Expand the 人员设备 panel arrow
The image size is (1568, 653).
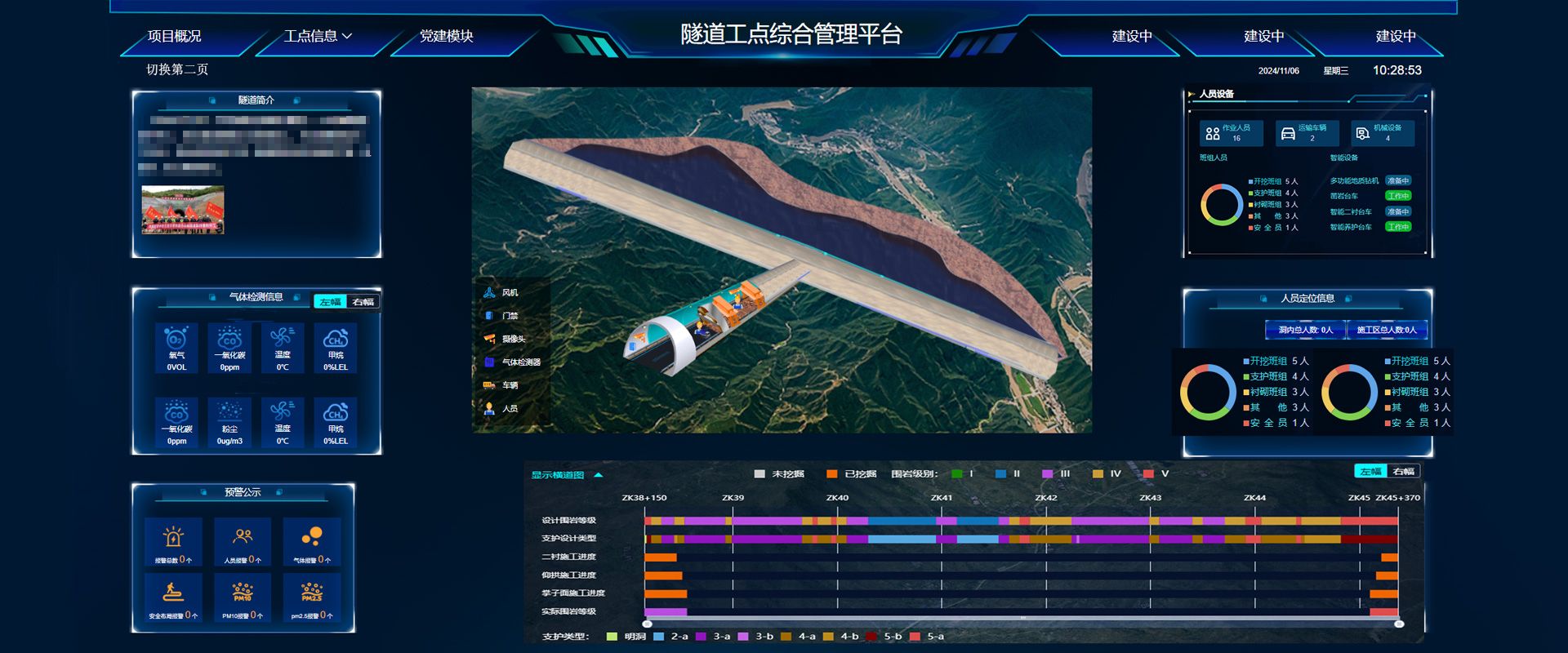1191,93
